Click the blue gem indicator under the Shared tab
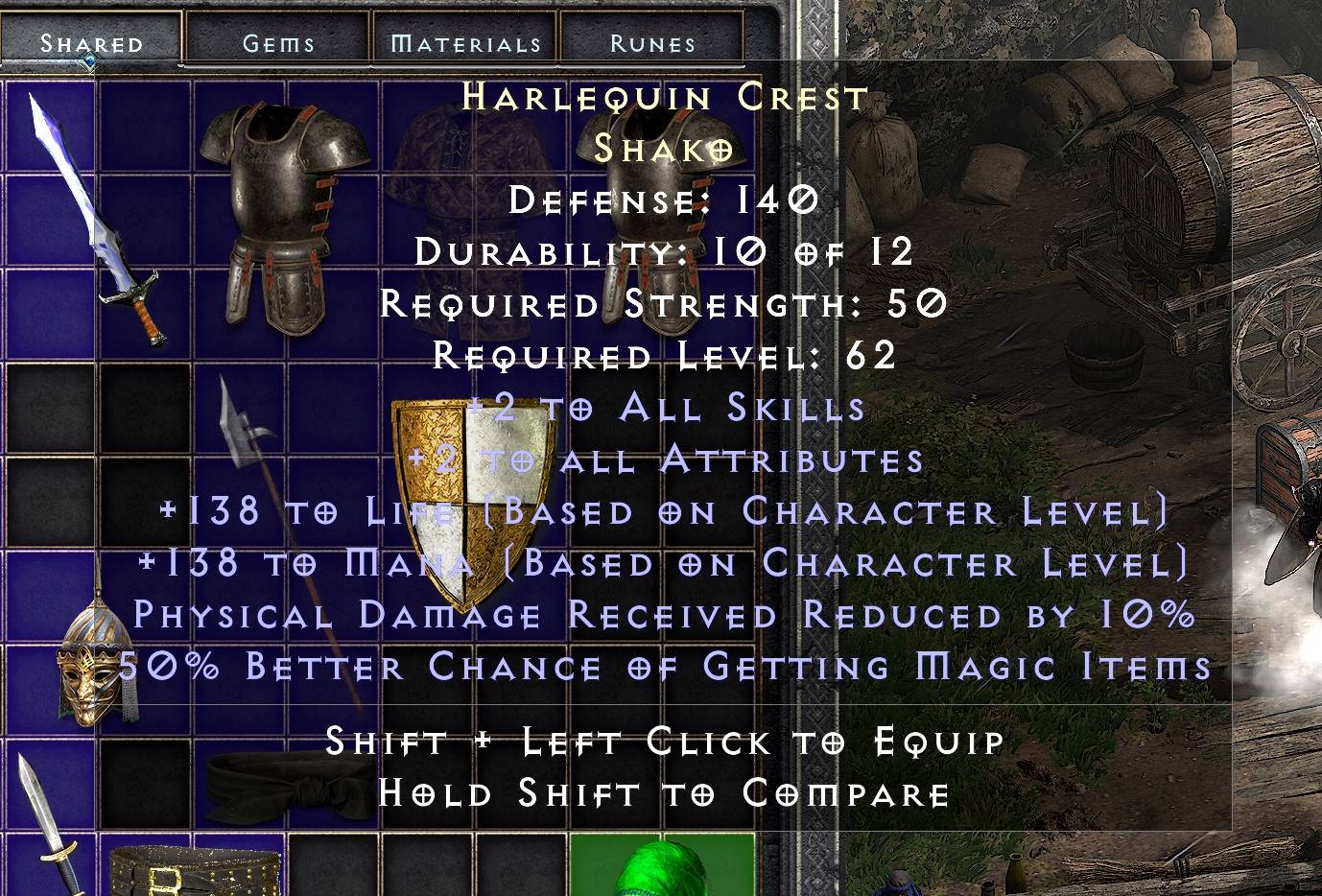The height and width of the screenshot is (896, 1322). (89, 59)
